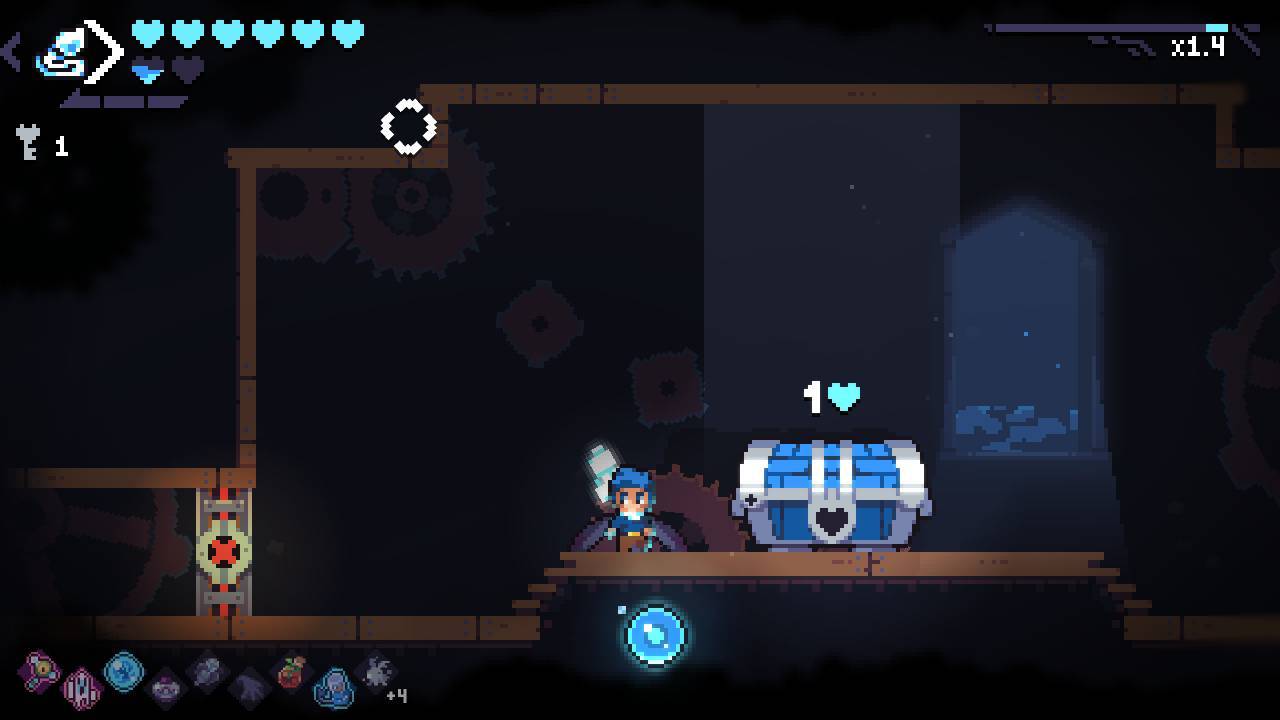Show the +4 additional relics
Screen dimensions: 1280x720
coord(397,694)
